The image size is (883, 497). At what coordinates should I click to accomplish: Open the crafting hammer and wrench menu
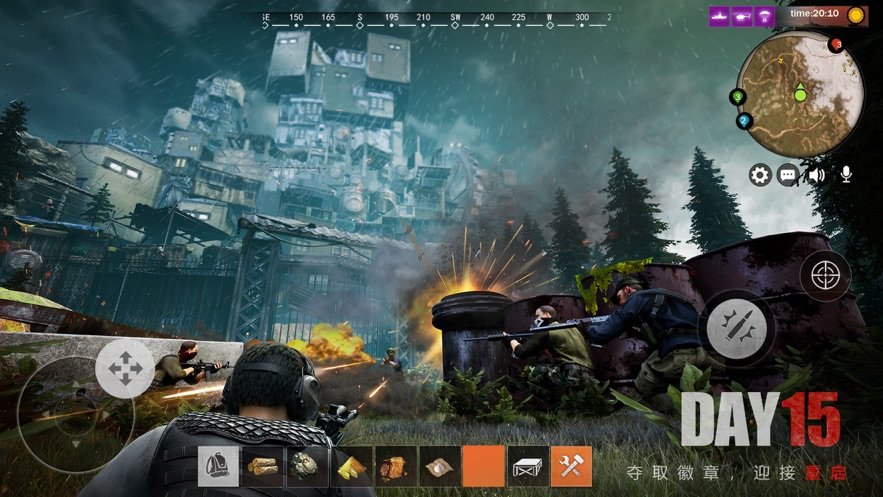coord(571,466)
